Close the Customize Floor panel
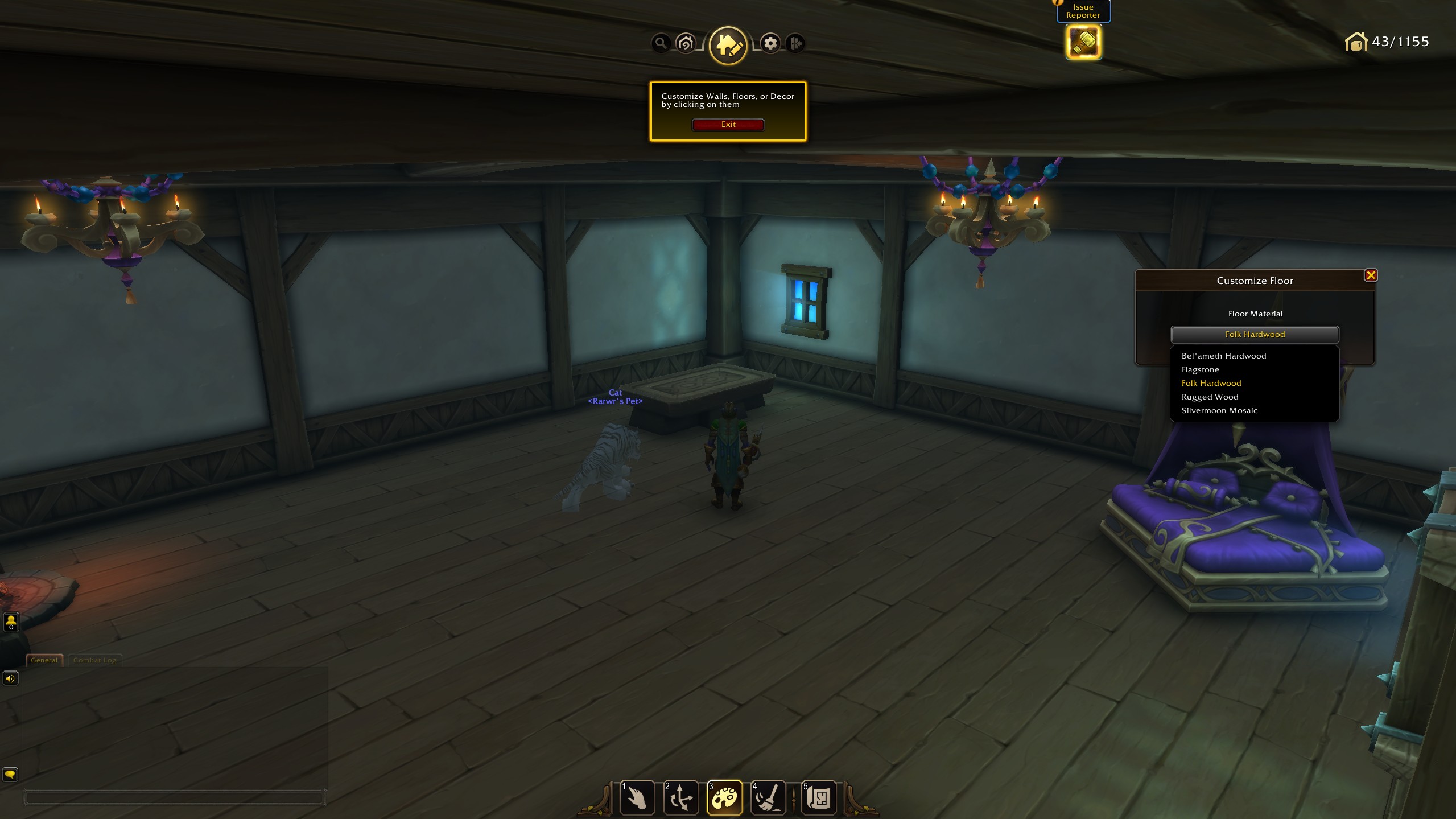 (1372, 275)
